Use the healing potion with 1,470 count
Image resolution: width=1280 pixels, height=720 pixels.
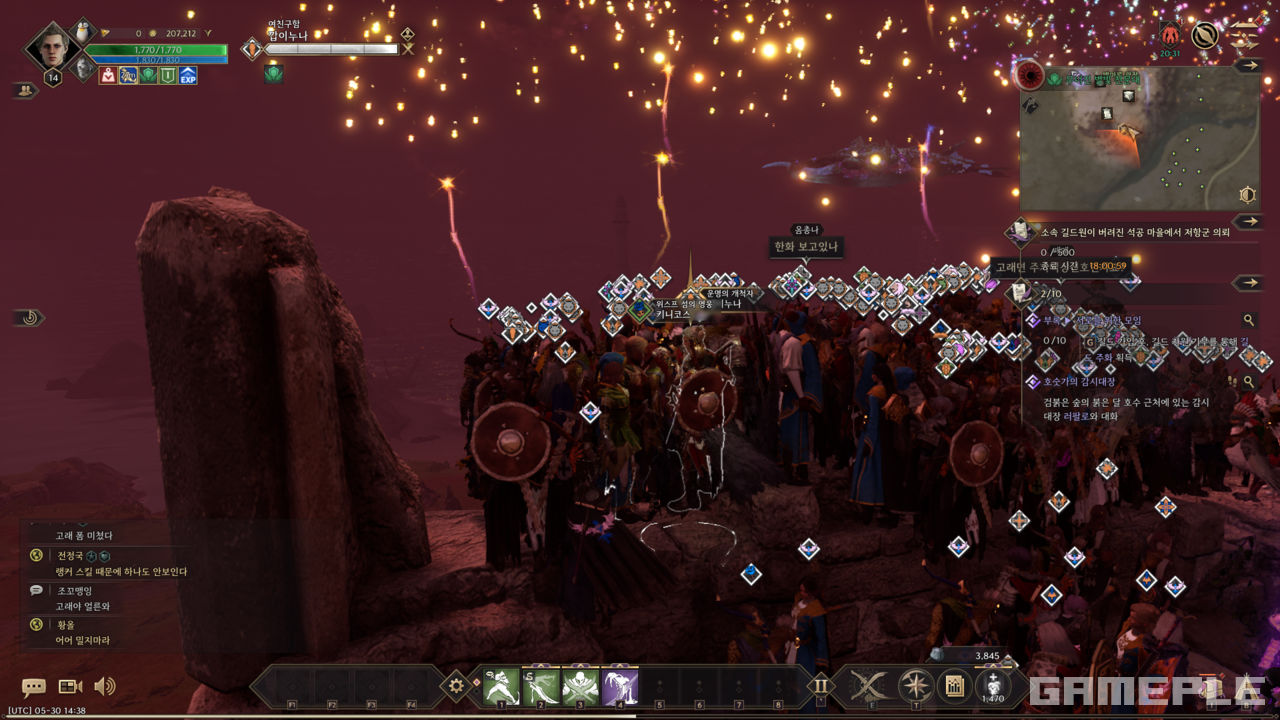click(993, 686)
